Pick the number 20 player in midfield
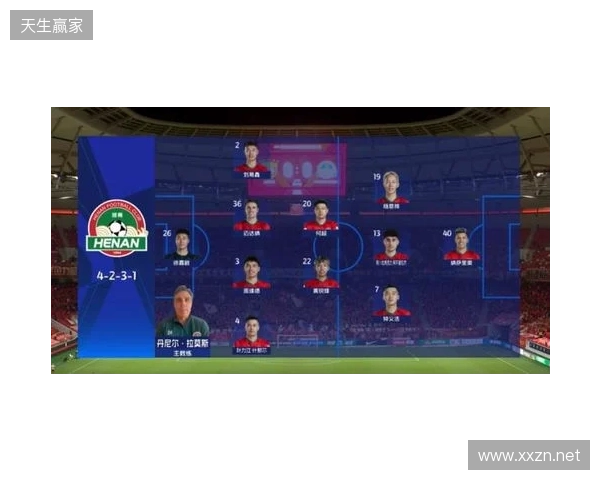The height and width of the screenshot is (480, 600). coord(321,217)
